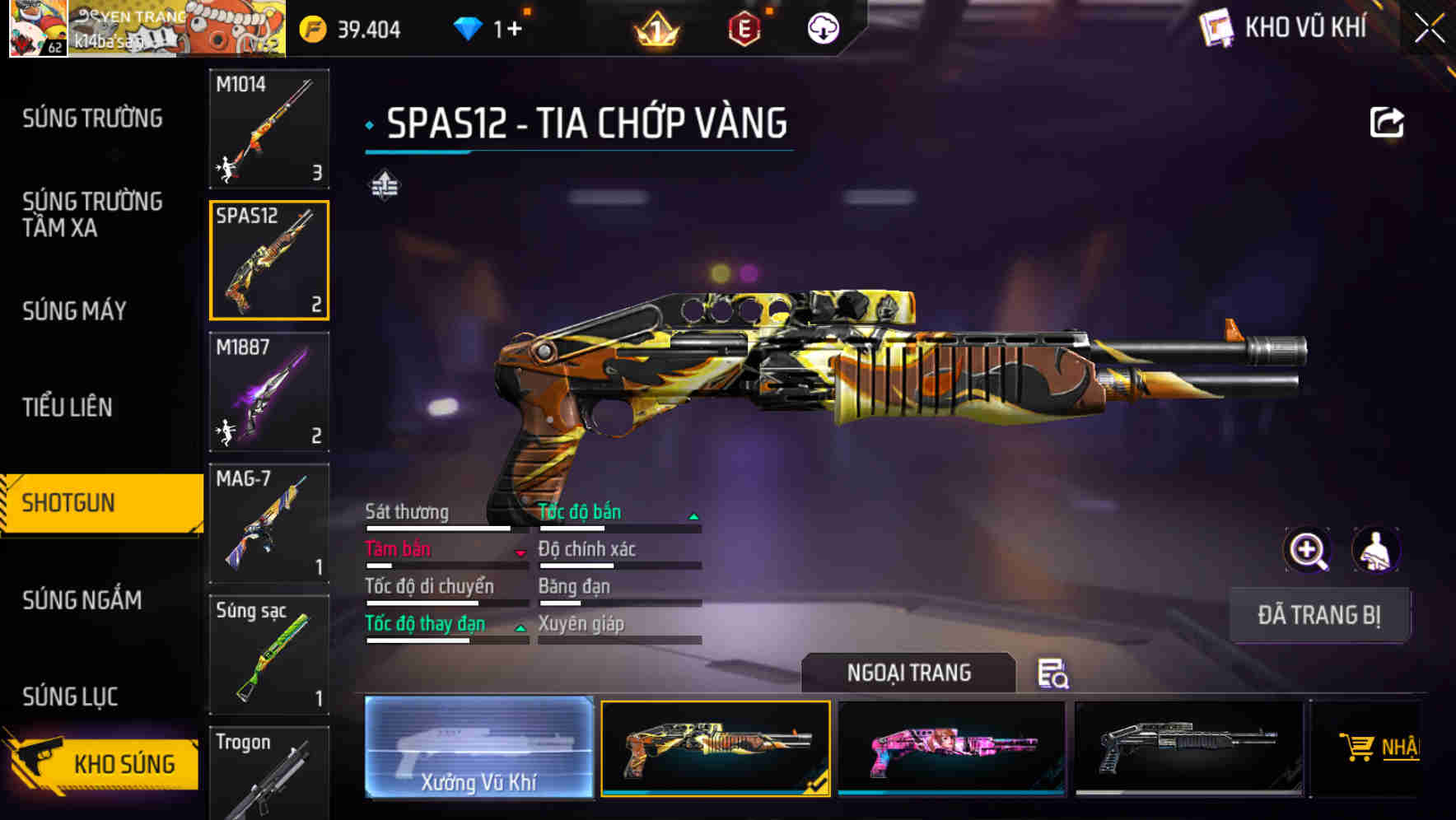Switch to the Tiểu Liên category
The height and width of the screenshot is (820, 1456).
pyautogui.click(x=68, y=407)
